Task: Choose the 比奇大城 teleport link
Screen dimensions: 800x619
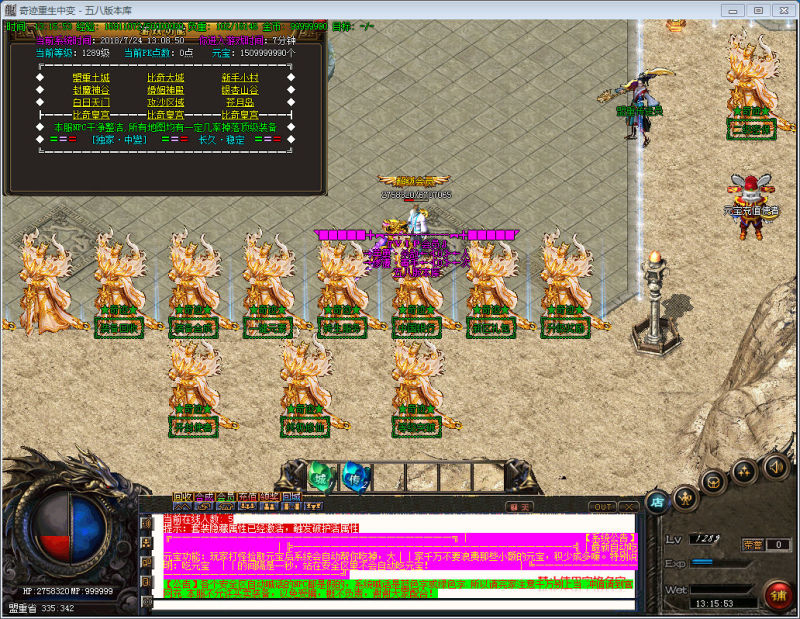Action: click(x=165, y=77)
